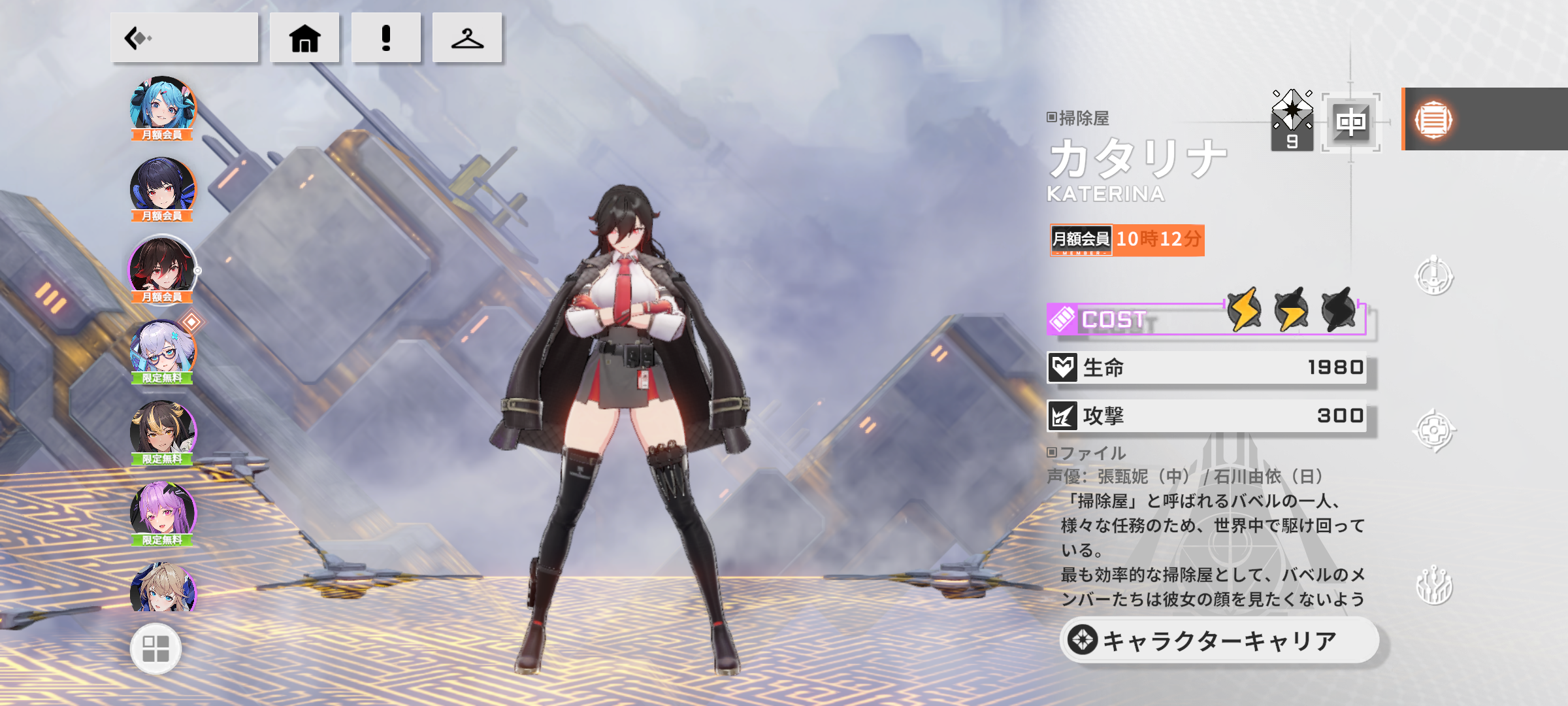Select the black-haired character with blue headphones

tap(163, 188)
